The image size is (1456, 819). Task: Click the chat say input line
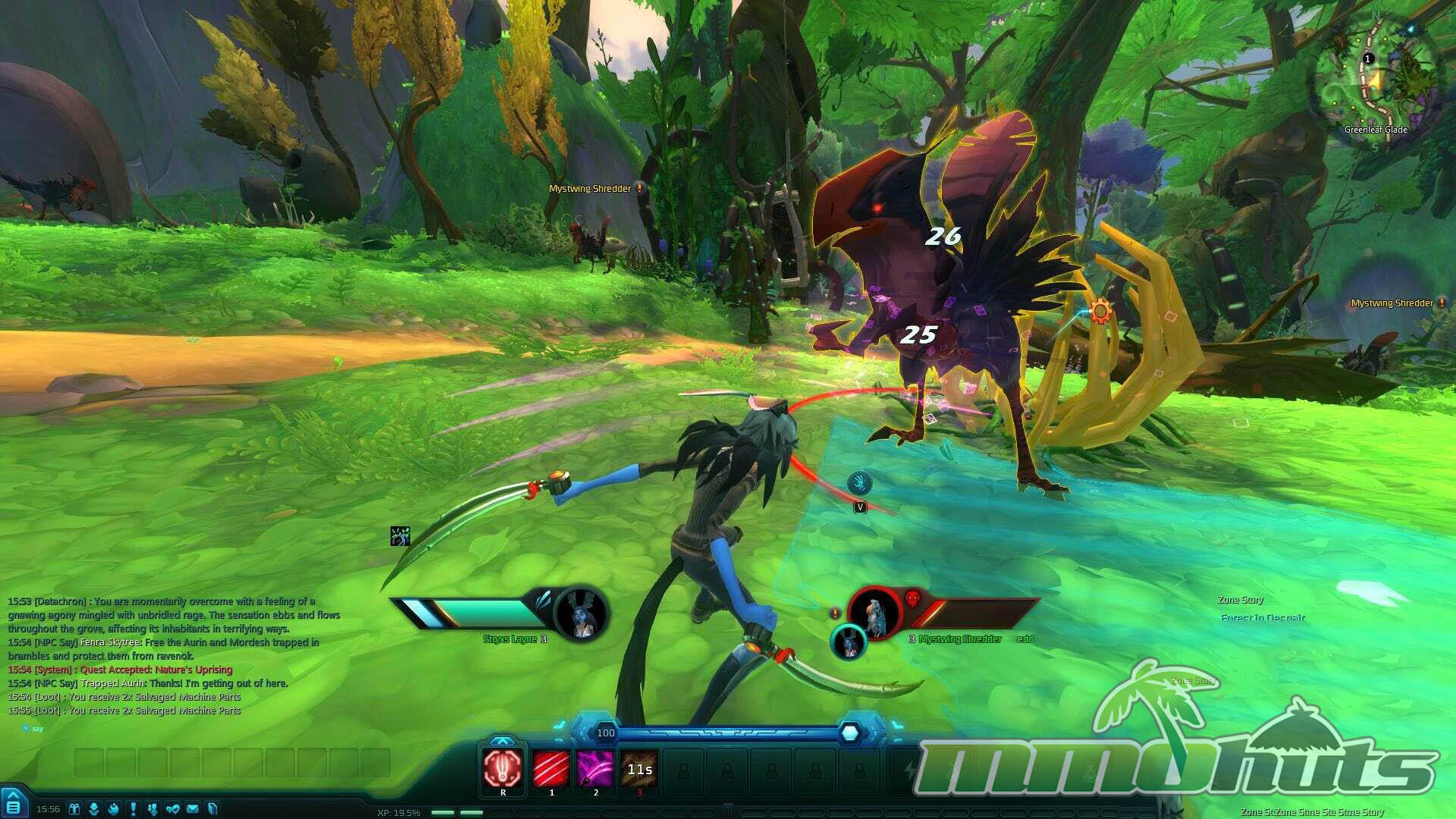(x=152, y=729)
